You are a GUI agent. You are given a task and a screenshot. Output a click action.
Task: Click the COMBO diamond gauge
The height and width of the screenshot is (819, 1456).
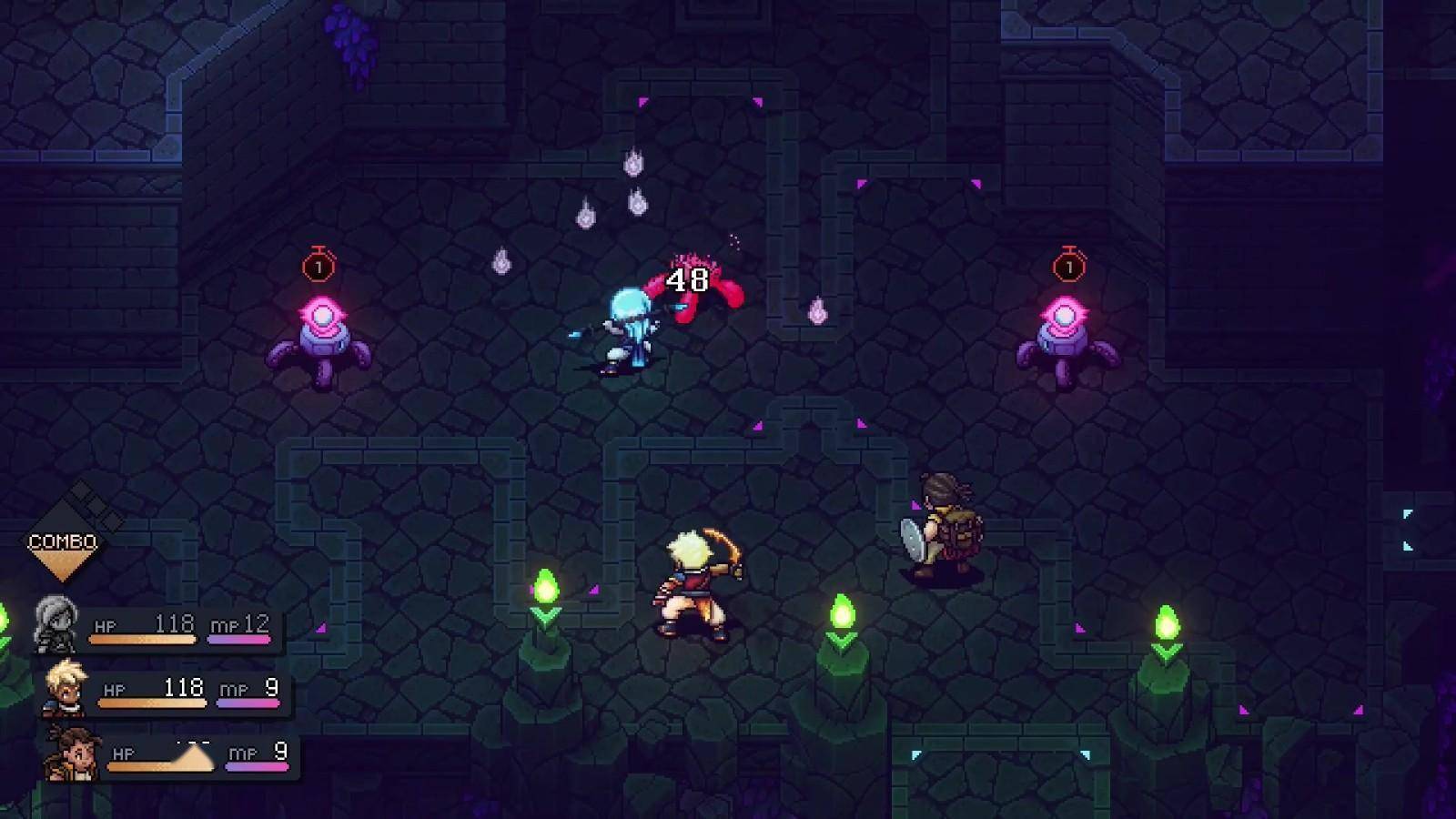click(63, 542)
